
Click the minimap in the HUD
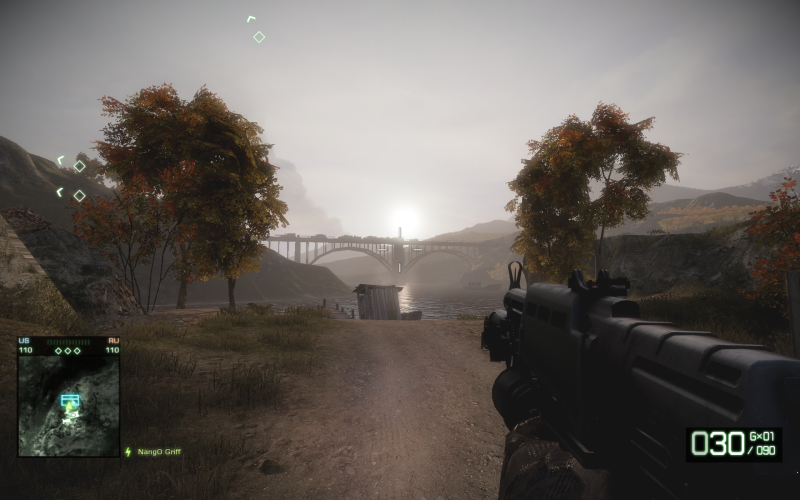pos(68,406)
